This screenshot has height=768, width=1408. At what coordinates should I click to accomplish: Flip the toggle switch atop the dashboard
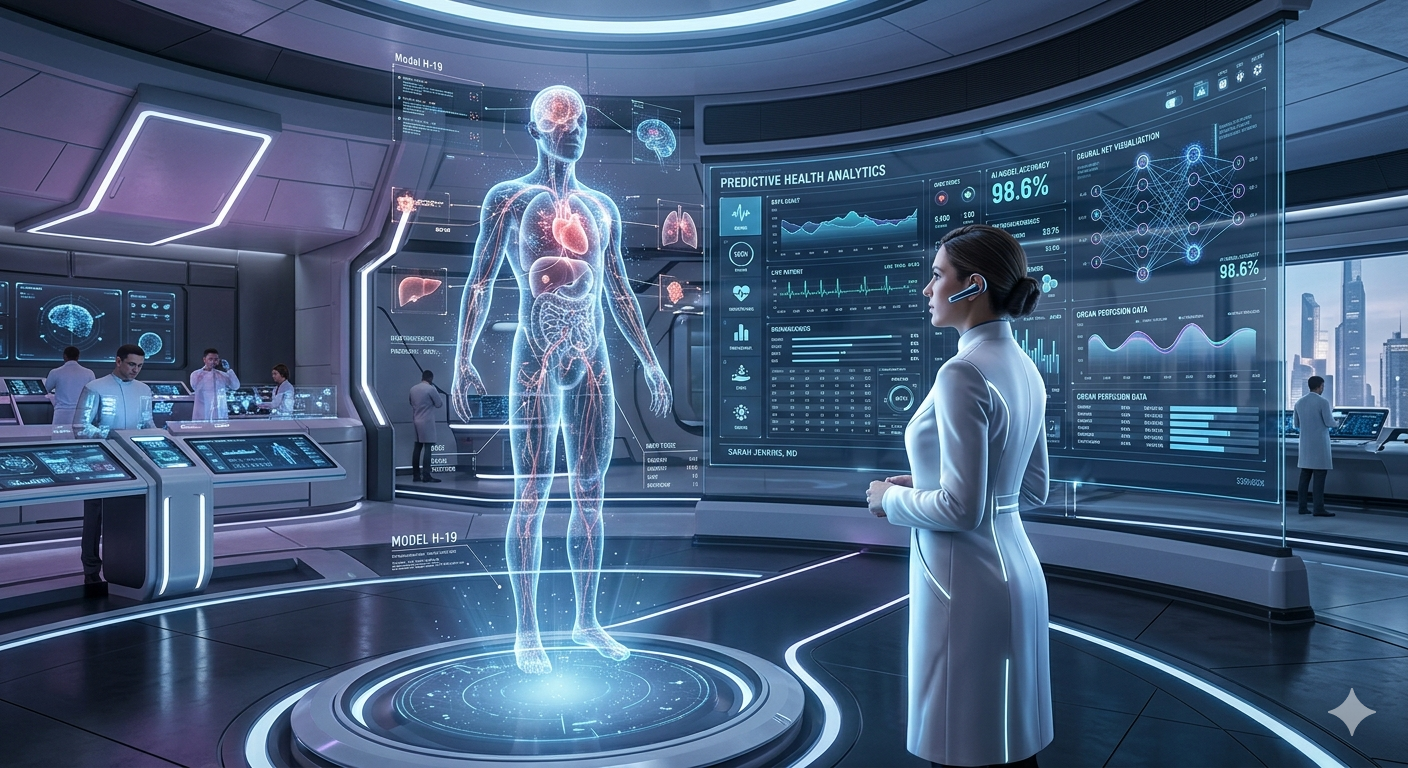tap(1173, 100)
